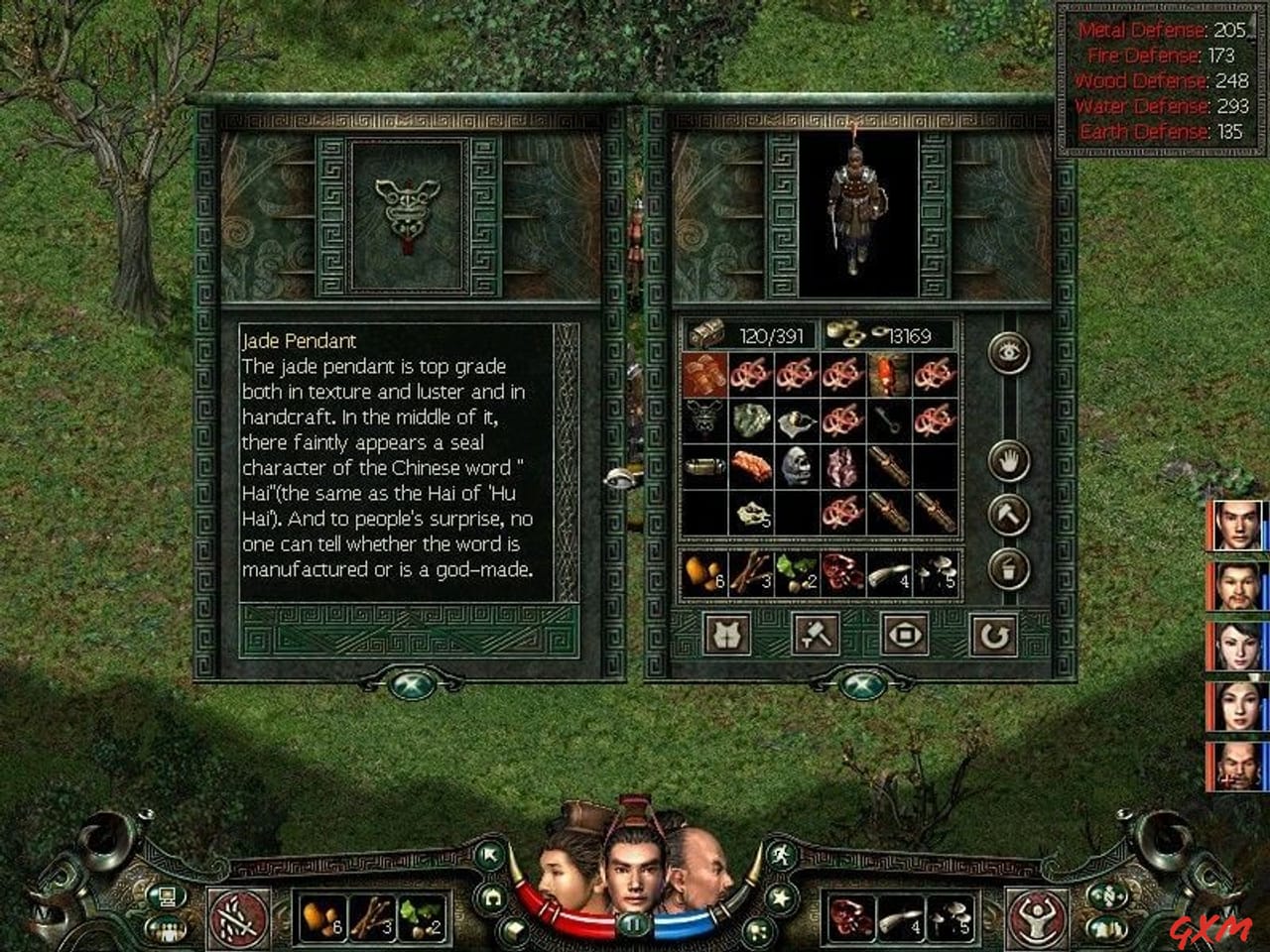Select the Jade Pendant item slot

(x=409, y=214)
